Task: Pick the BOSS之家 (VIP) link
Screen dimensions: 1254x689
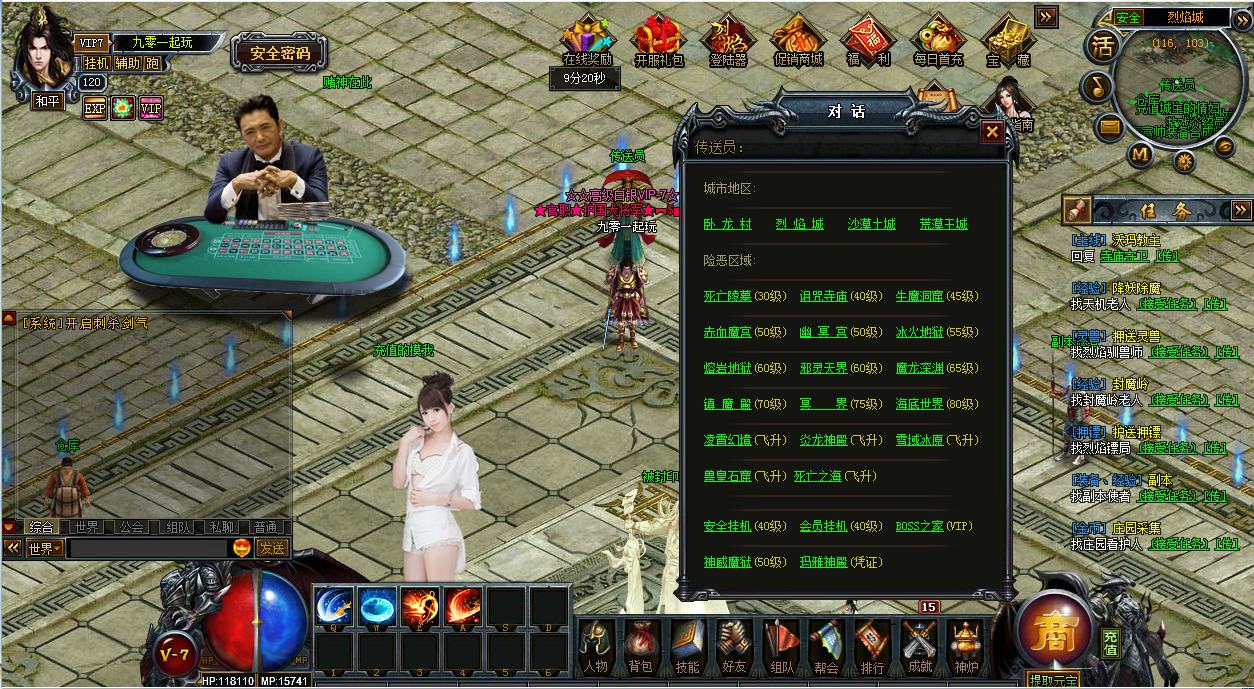Action: [919, 526]
